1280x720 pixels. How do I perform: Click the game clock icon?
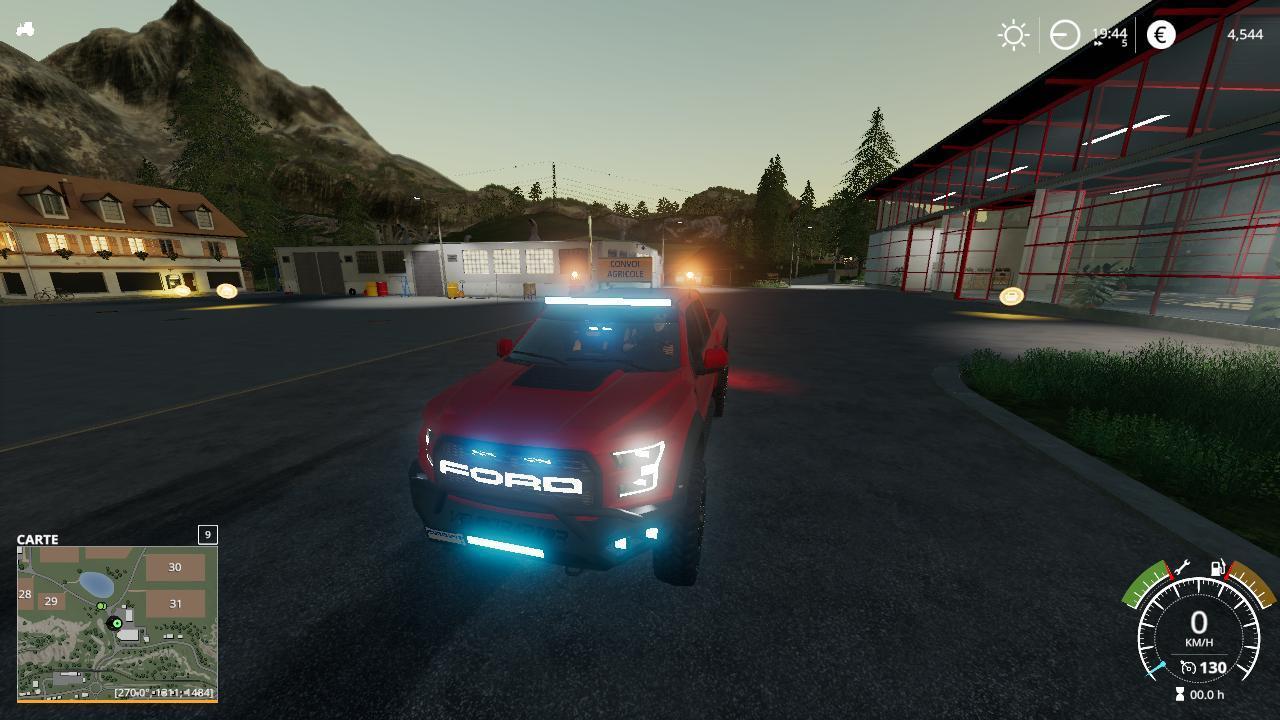point(1065,35)
